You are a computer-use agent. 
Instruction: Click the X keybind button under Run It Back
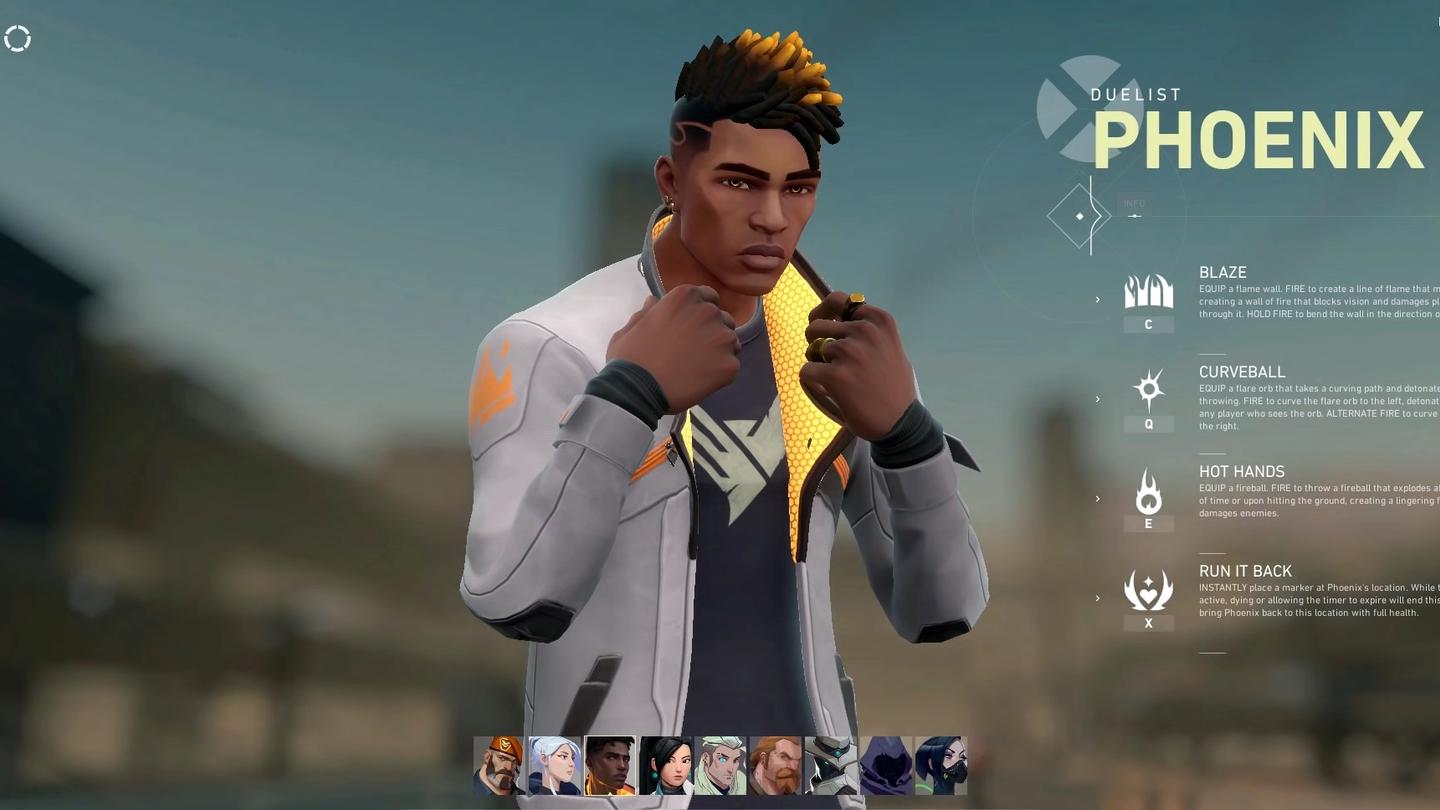point(1148,622)
